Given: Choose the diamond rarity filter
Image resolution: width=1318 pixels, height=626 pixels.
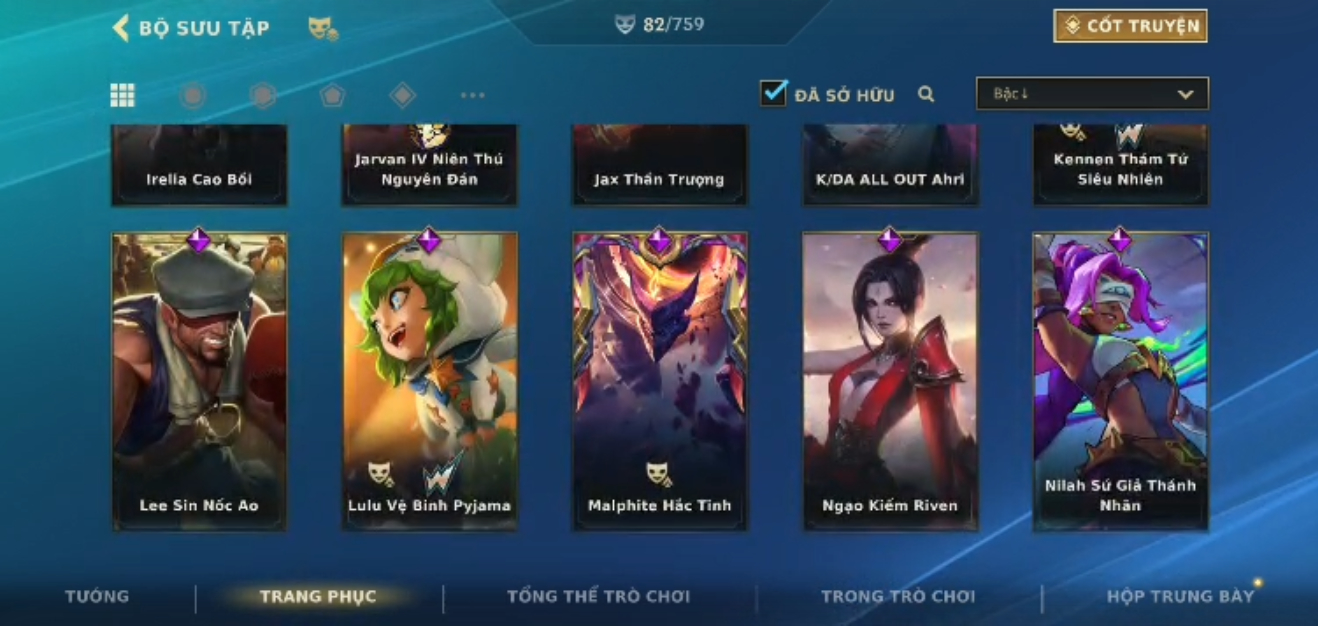Looking at the screenshot, I should click(402, 95).
